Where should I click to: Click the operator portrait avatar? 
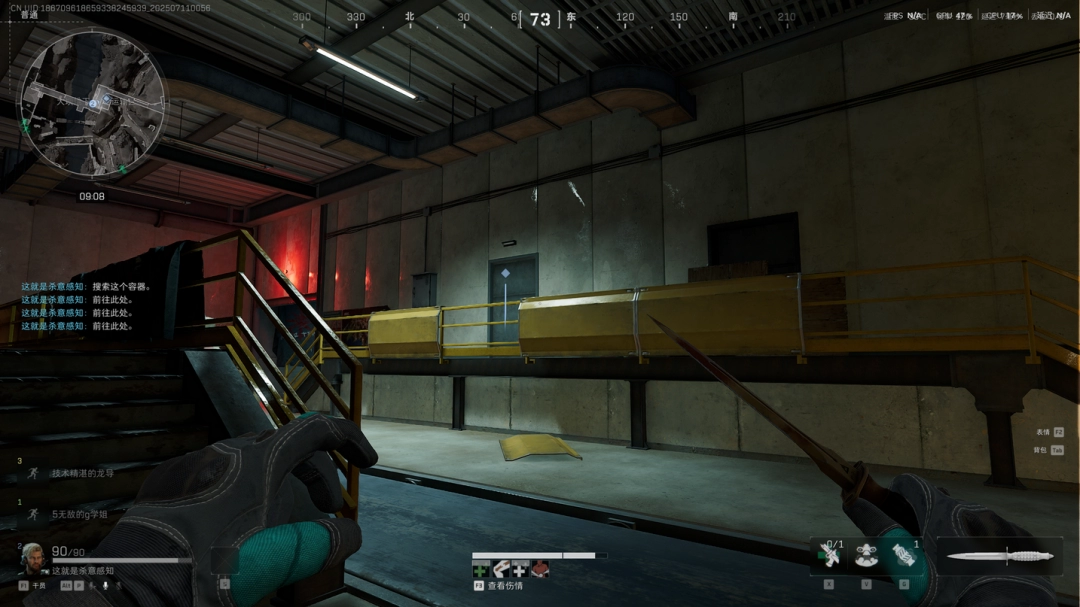33,556
